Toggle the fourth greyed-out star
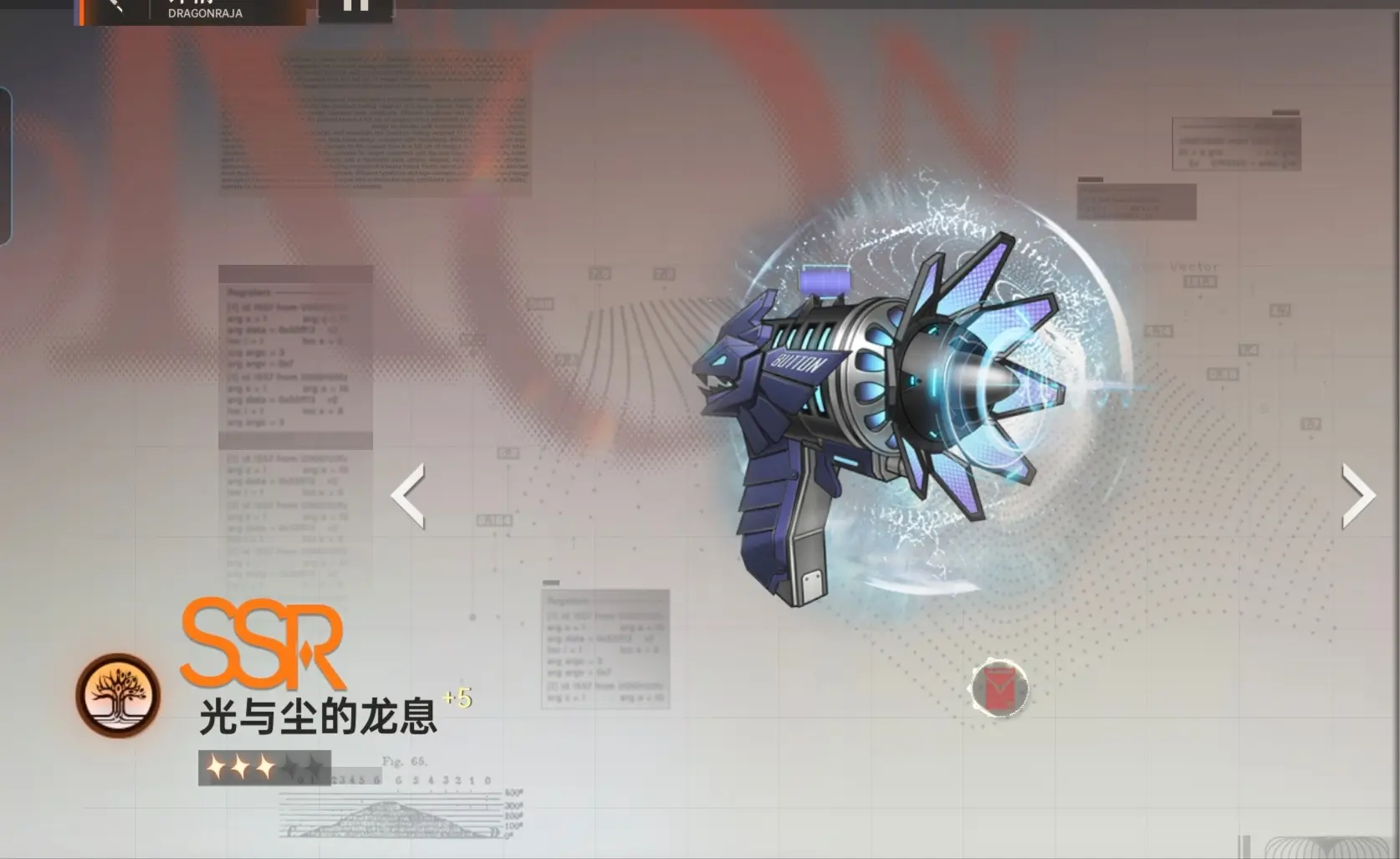 pyautogui.click(x=290, y=765)
